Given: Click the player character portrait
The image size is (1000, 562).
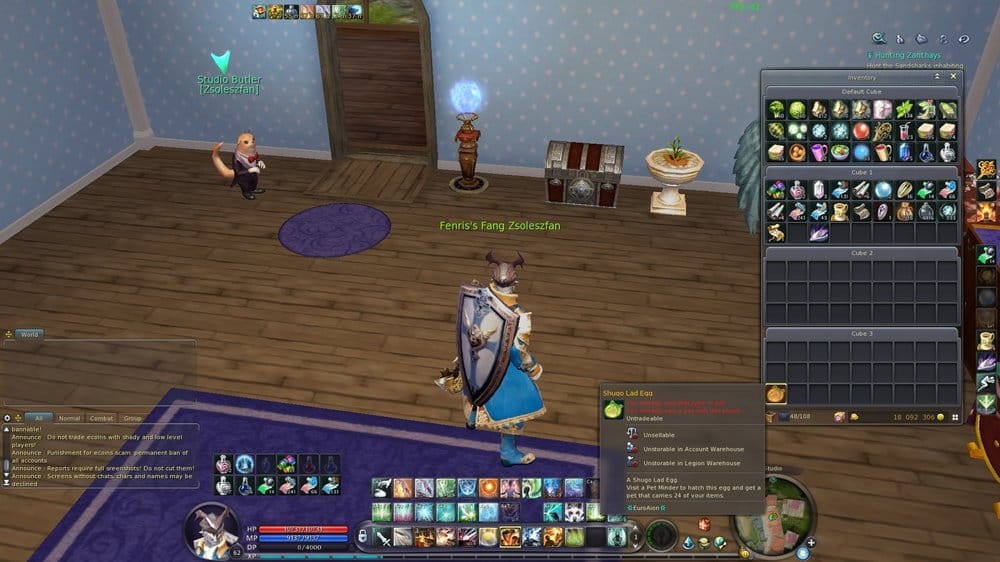Looking at the screenshot, I should (x=212, y=530).
